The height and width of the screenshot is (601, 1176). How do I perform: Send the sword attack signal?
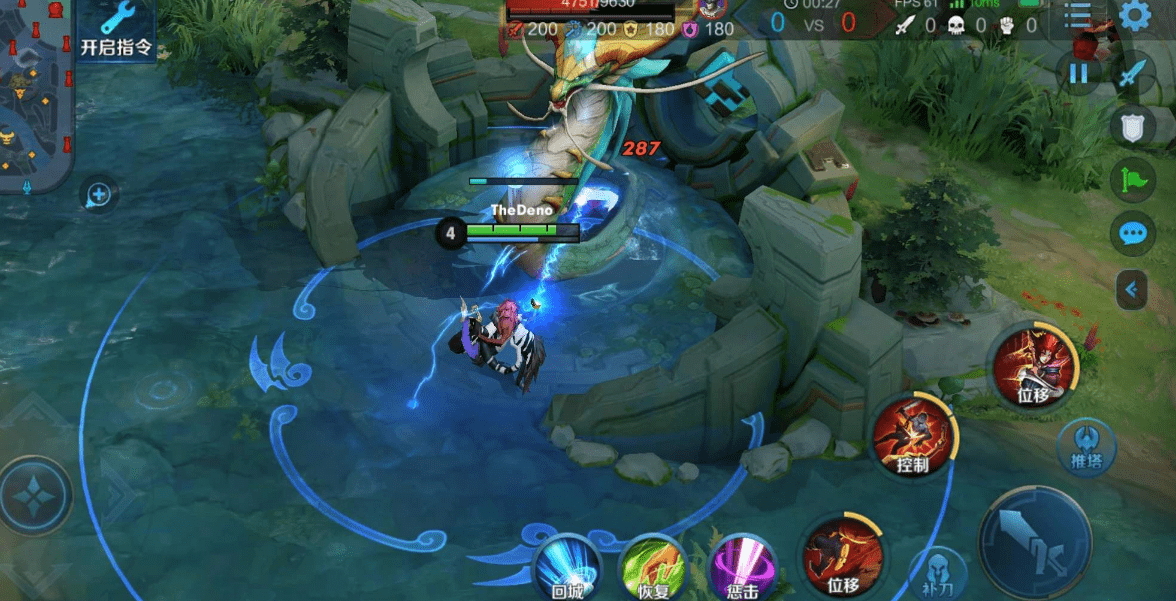tap(1132, 73)
